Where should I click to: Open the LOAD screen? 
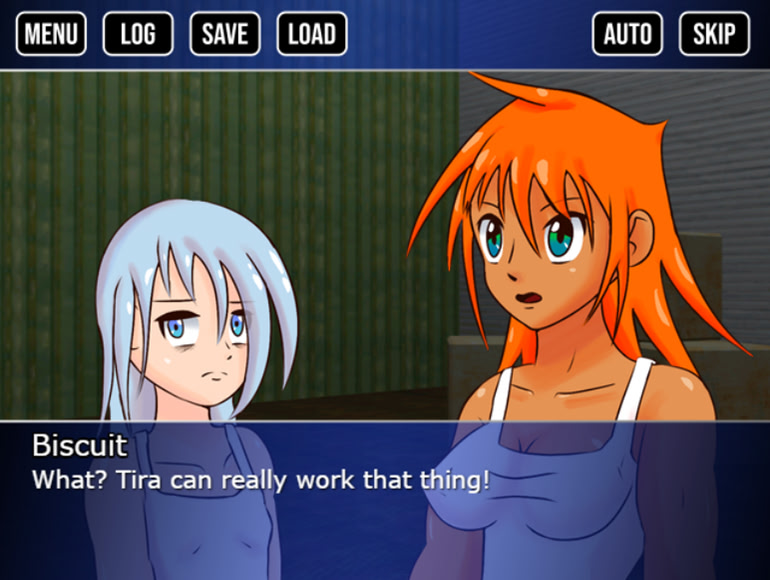312,34
